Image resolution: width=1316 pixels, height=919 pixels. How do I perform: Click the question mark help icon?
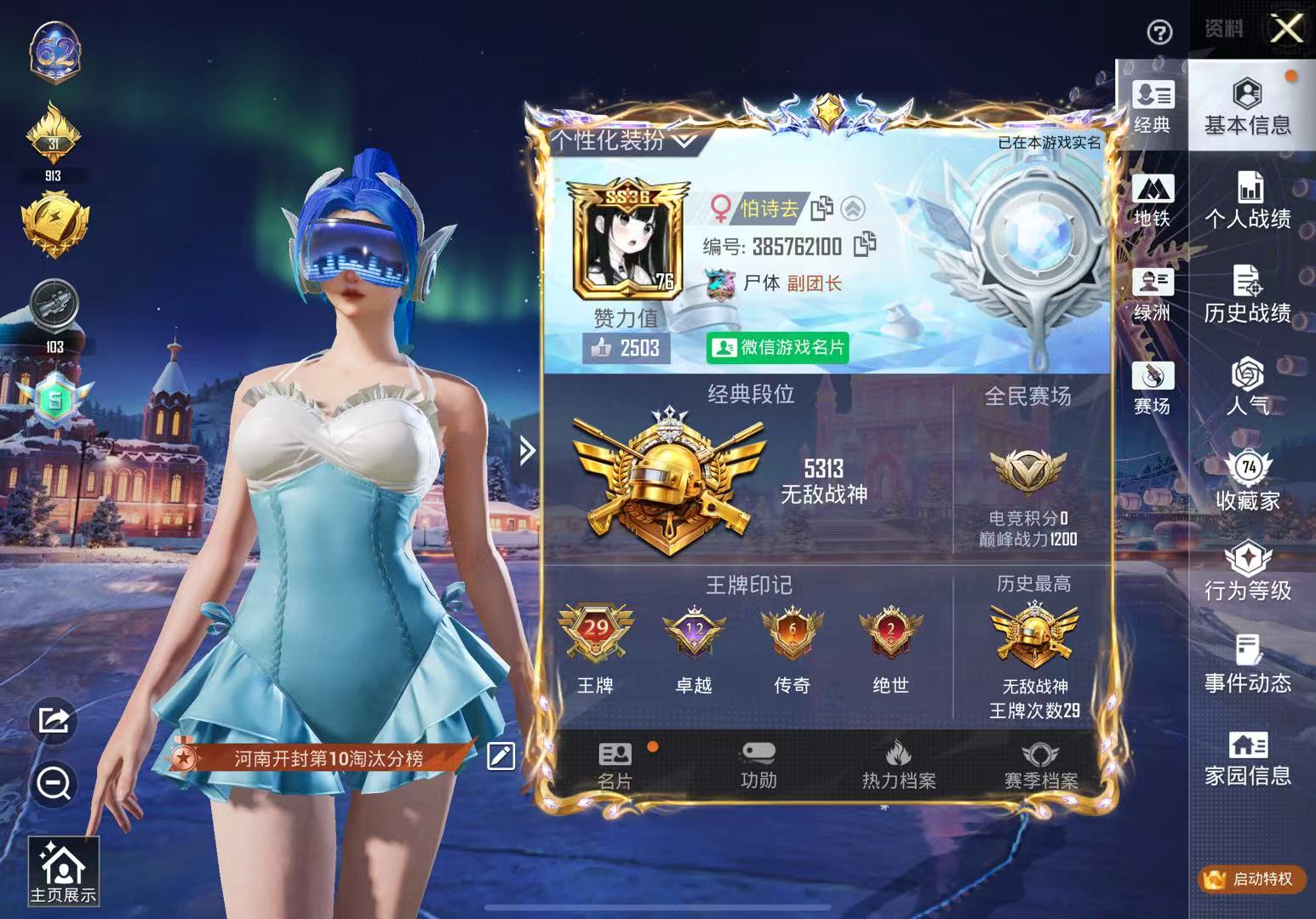(1158, 32)
